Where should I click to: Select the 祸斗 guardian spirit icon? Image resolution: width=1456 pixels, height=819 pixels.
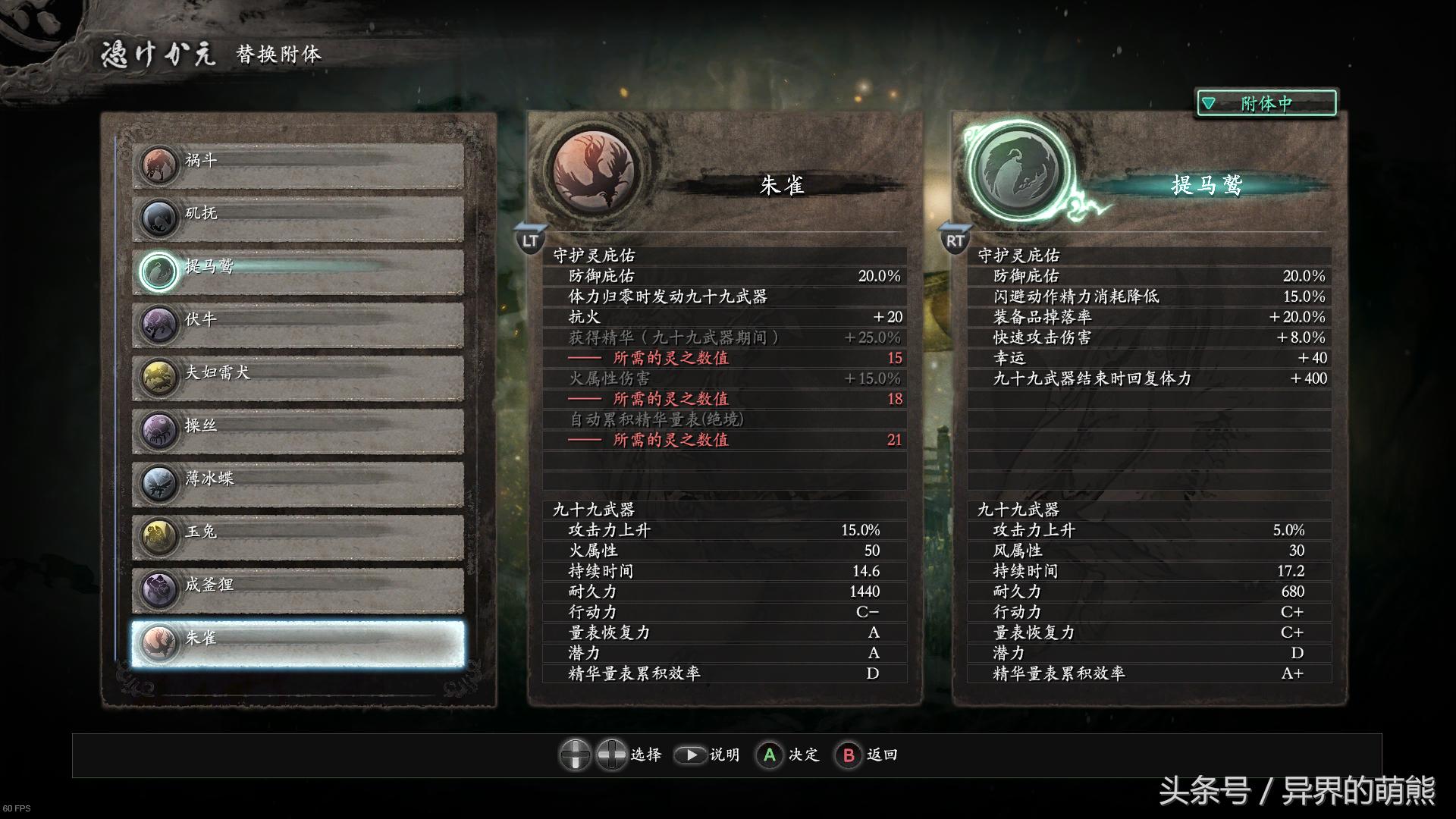point(158,163)
